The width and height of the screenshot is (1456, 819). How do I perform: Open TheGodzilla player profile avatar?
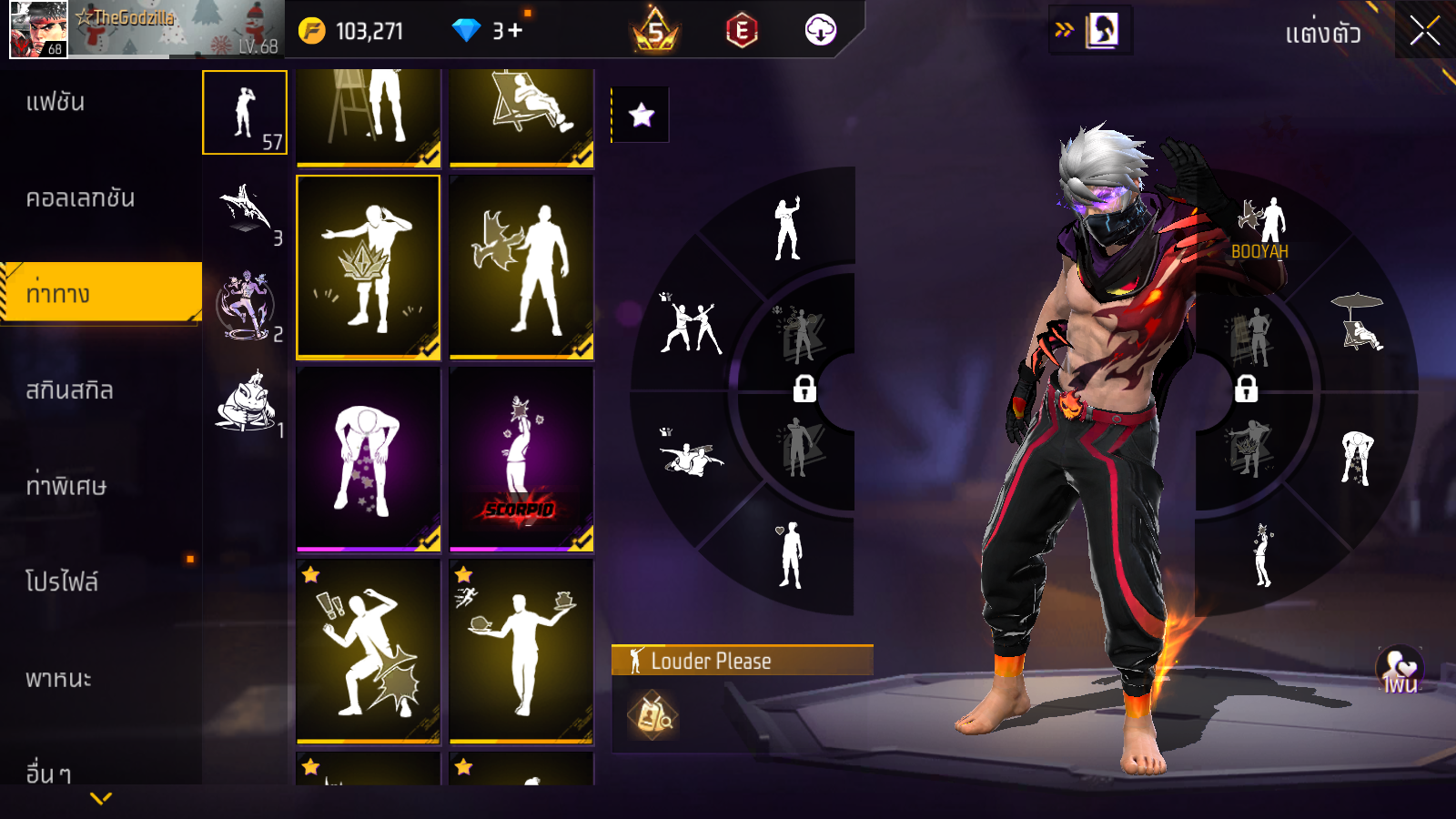pyautogui.click(x=38, y=29)
